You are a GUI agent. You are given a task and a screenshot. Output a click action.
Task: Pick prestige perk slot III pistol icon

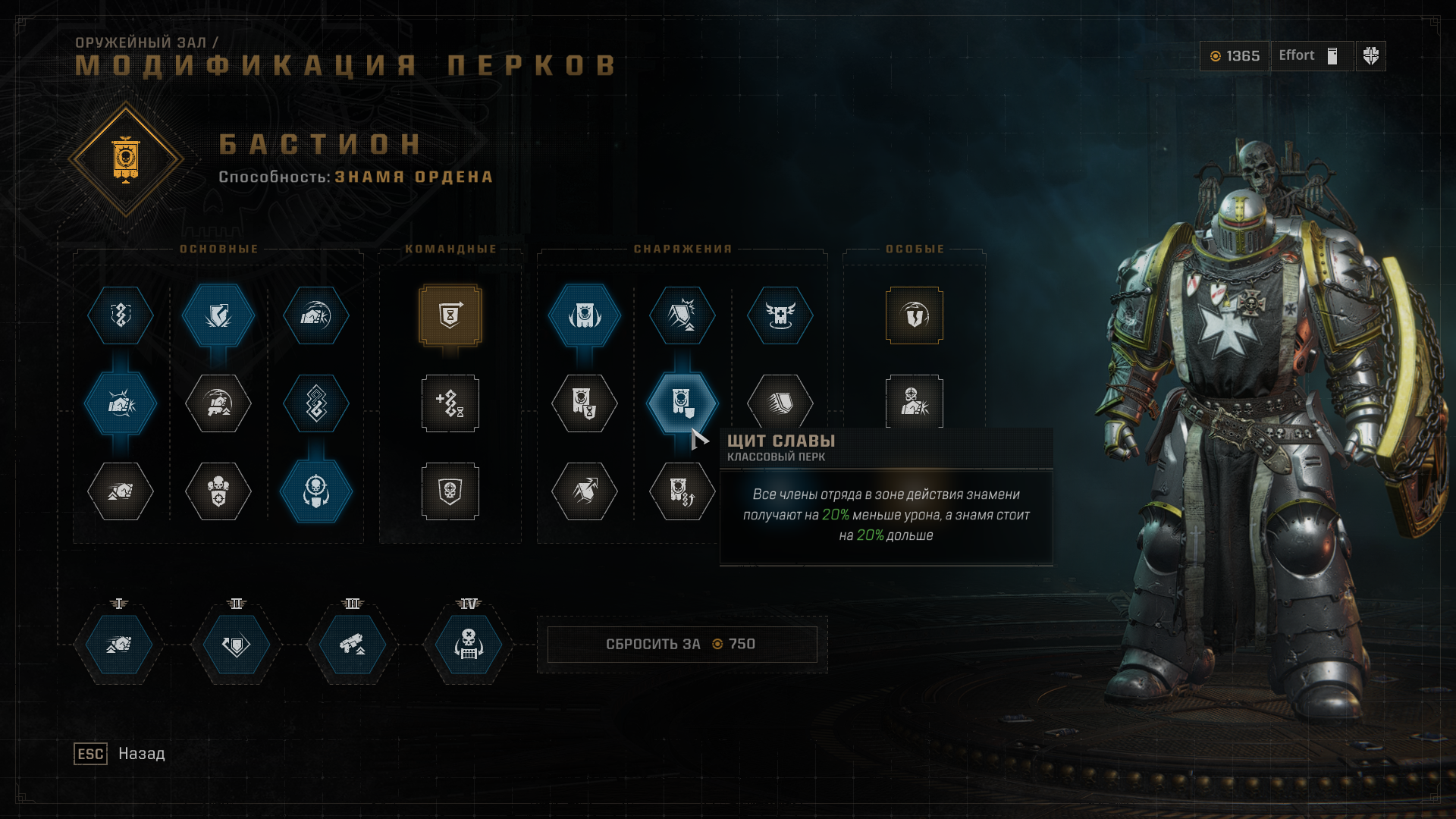coord(352,645)
